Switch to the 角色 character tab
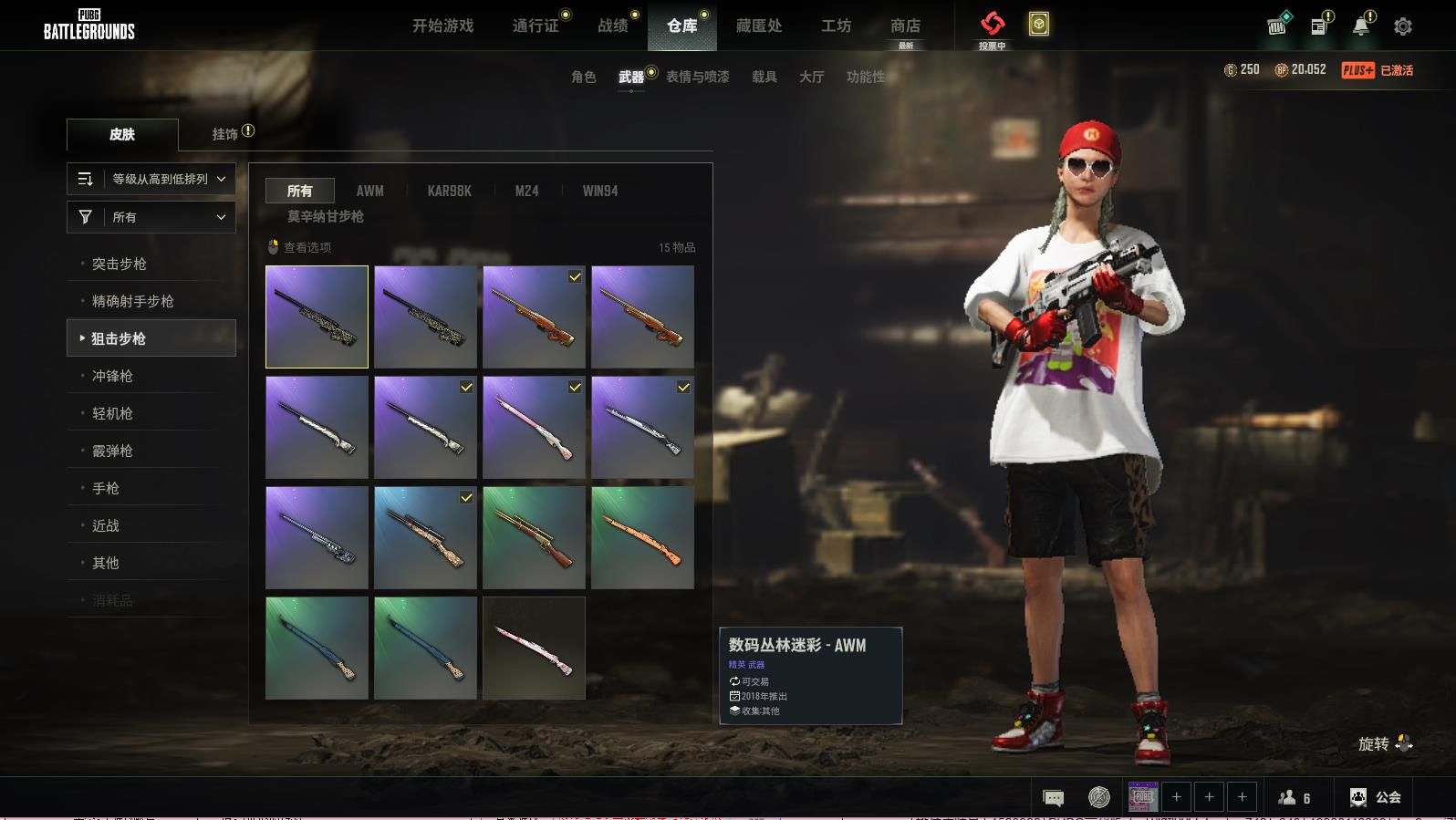This screenshot has height=820, width=1456. click(x=583, y=77)
